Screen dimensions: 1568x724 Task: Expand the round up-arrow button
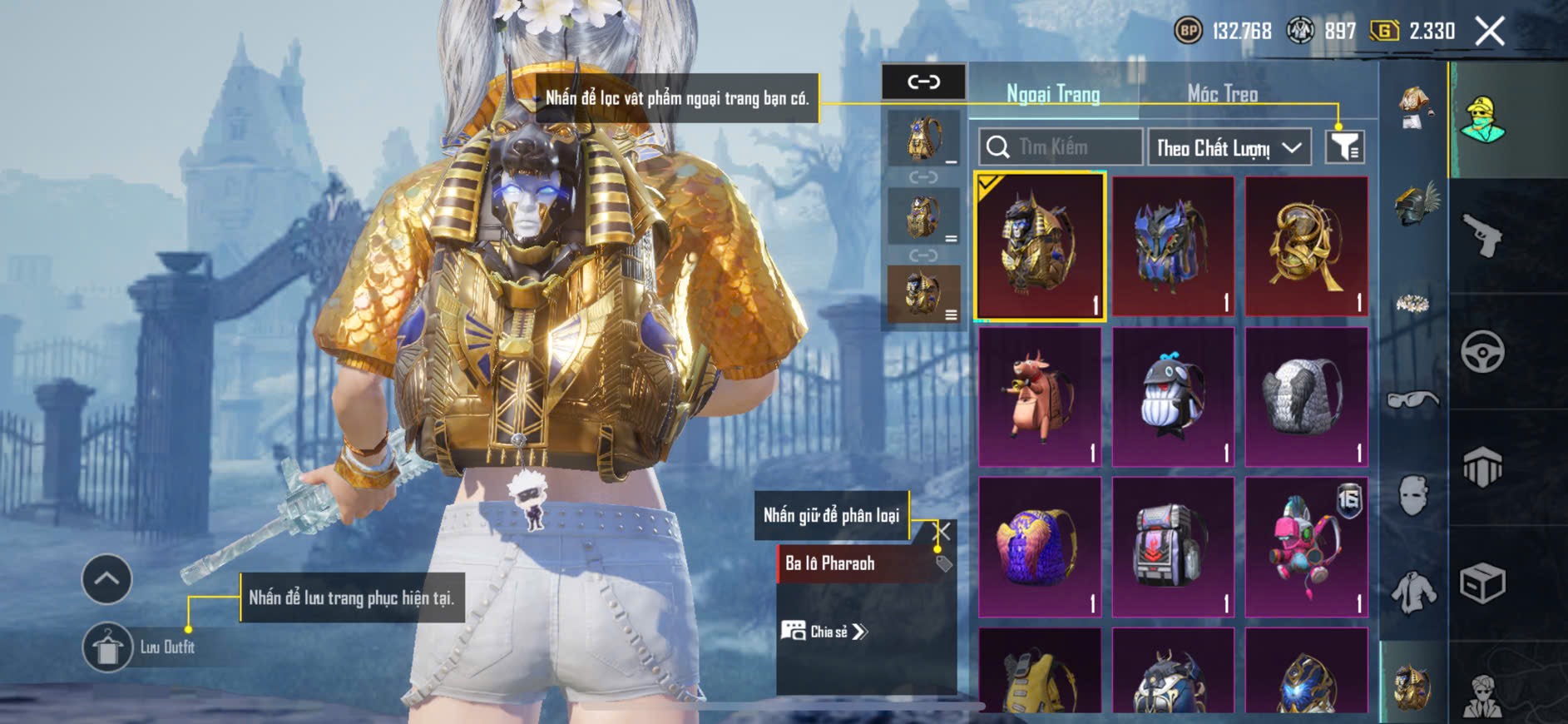106,578
